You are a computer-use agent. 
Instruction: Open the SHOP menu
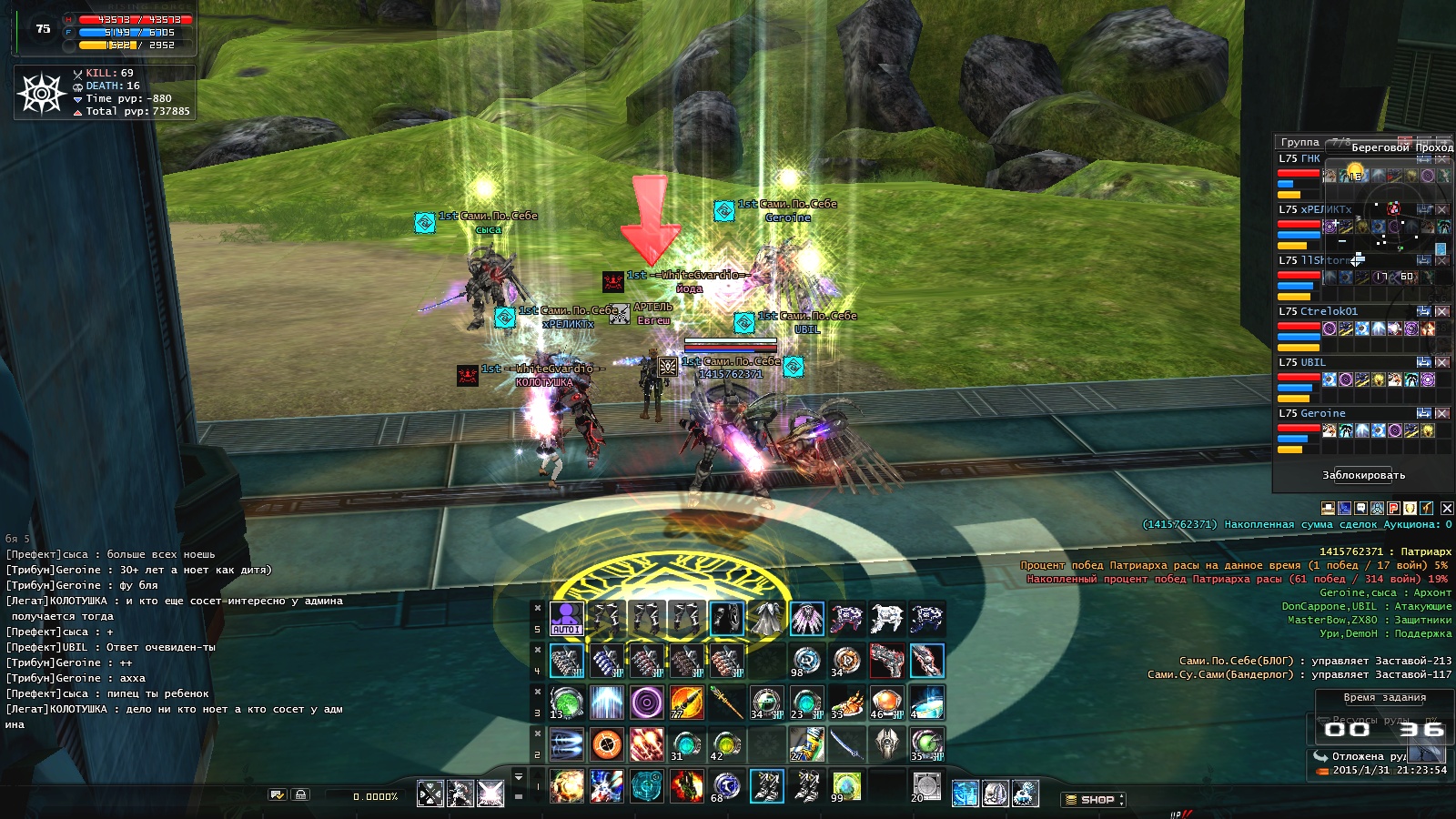(1093, 800)
